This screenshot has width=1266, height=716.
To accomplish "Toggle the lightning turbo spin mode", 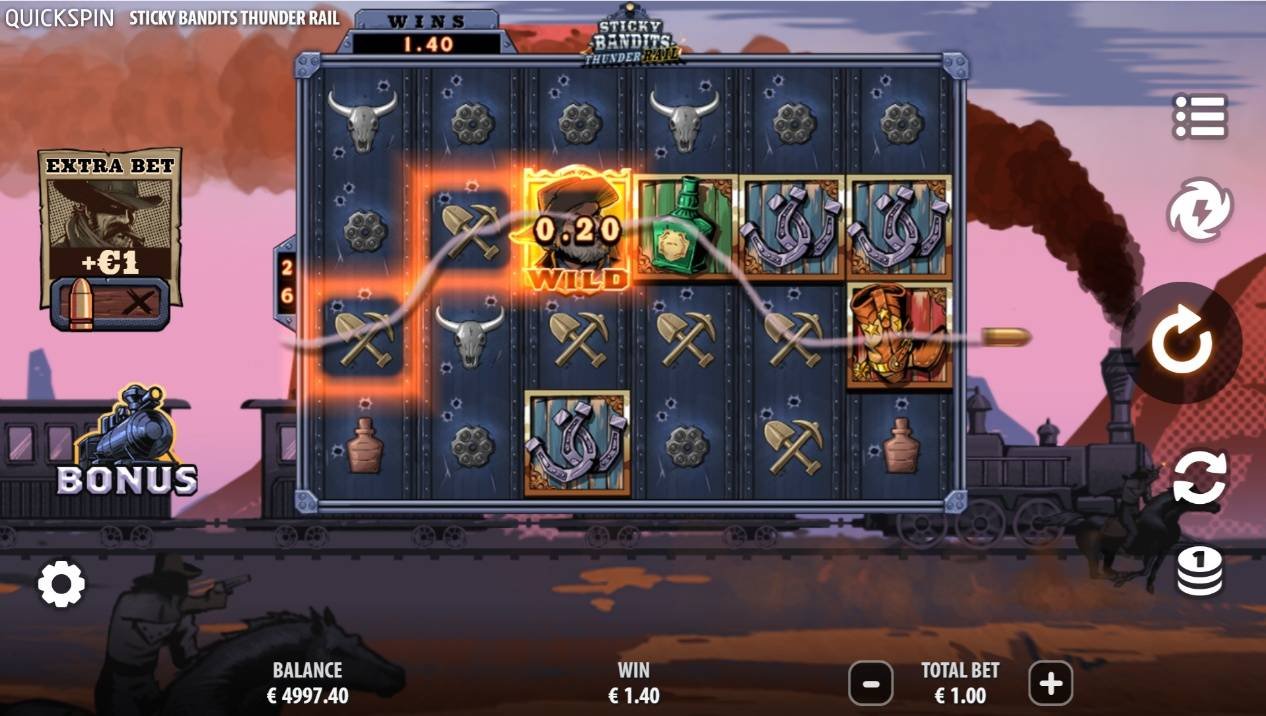I will (1199, 209).
